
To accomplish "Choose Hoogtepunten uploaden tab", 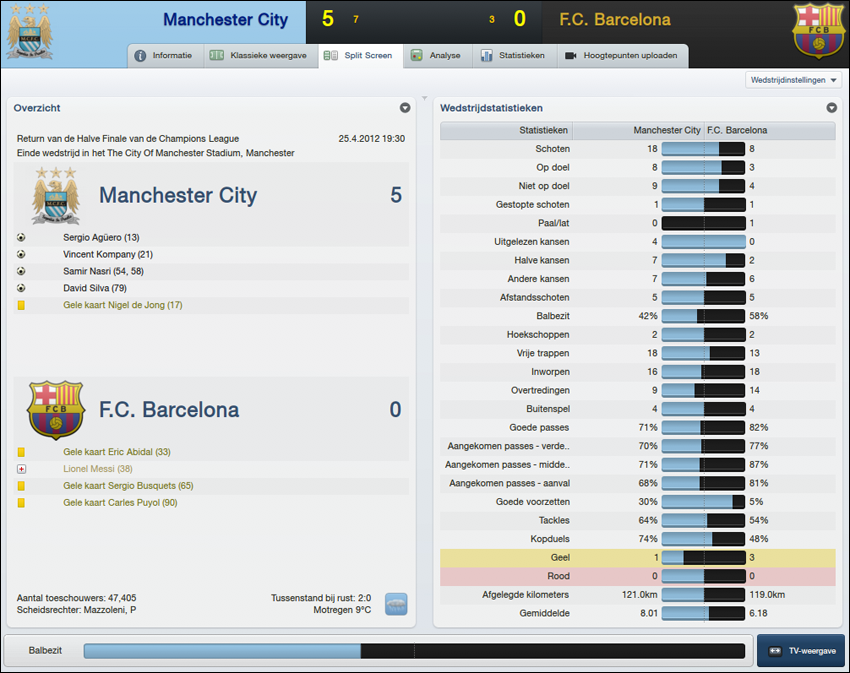I will pos(621,56).
